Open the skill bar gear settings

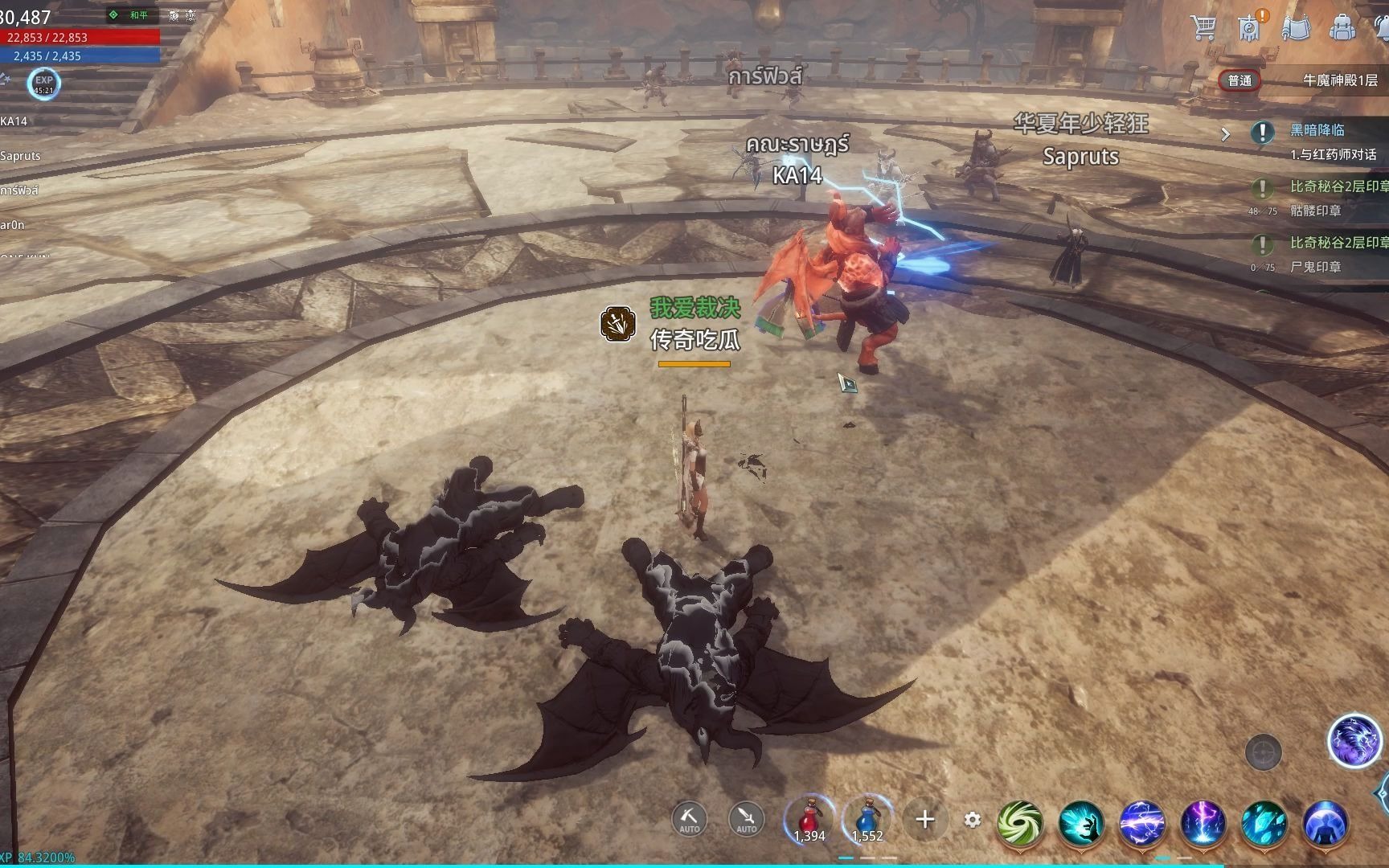tap(973, 820)
